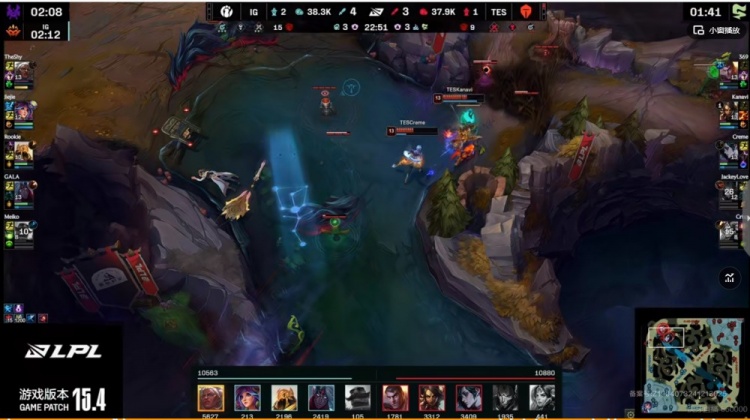Click the damage portrait showing 2419
Screen dimensions: 750x420
click(x=321, y=397)
